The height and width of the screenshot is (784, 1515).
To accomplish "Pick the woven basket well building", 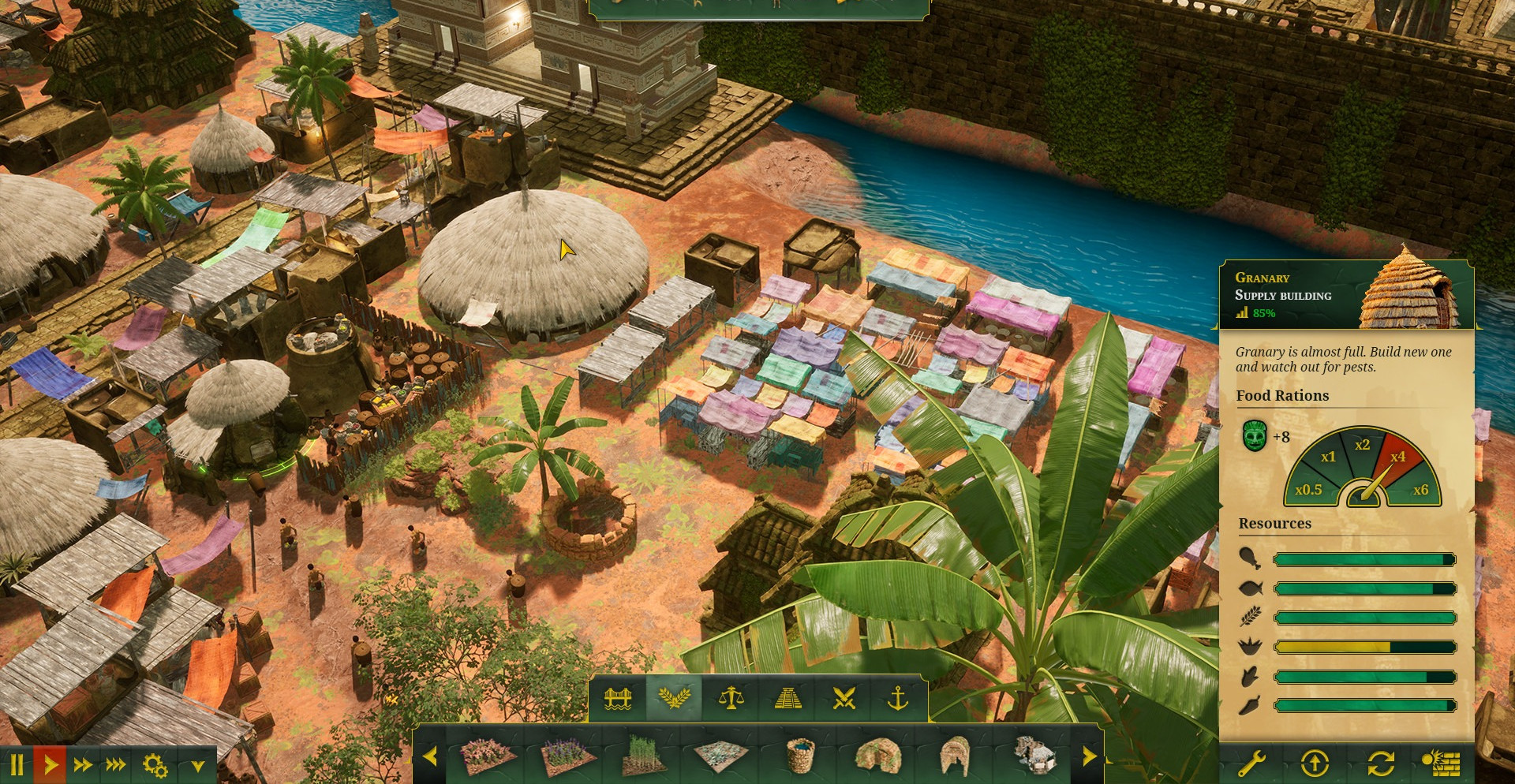I will pyautogui.click(x=800, y=756).
